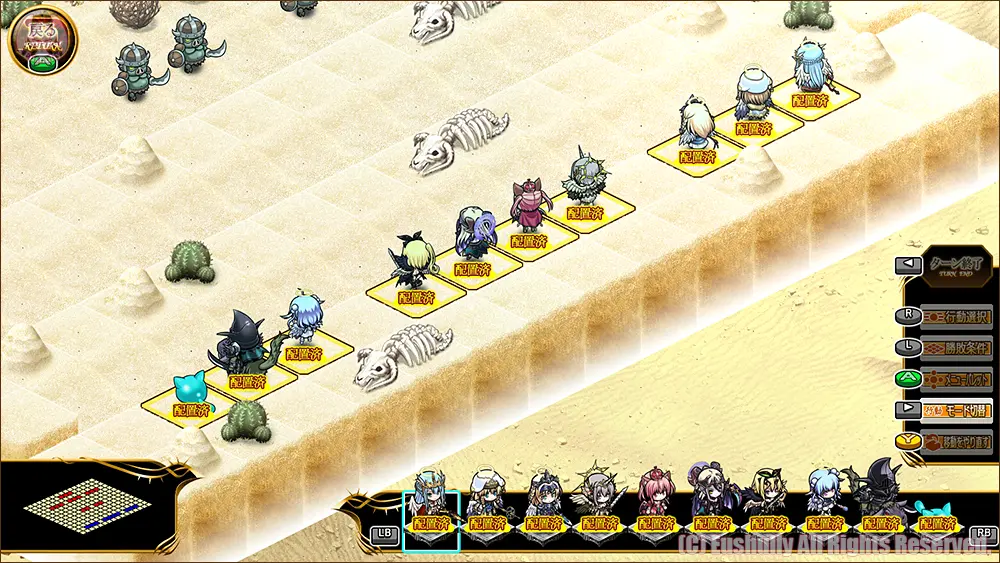
Task: Click the 戻る Return button
Action: (42, 38)
